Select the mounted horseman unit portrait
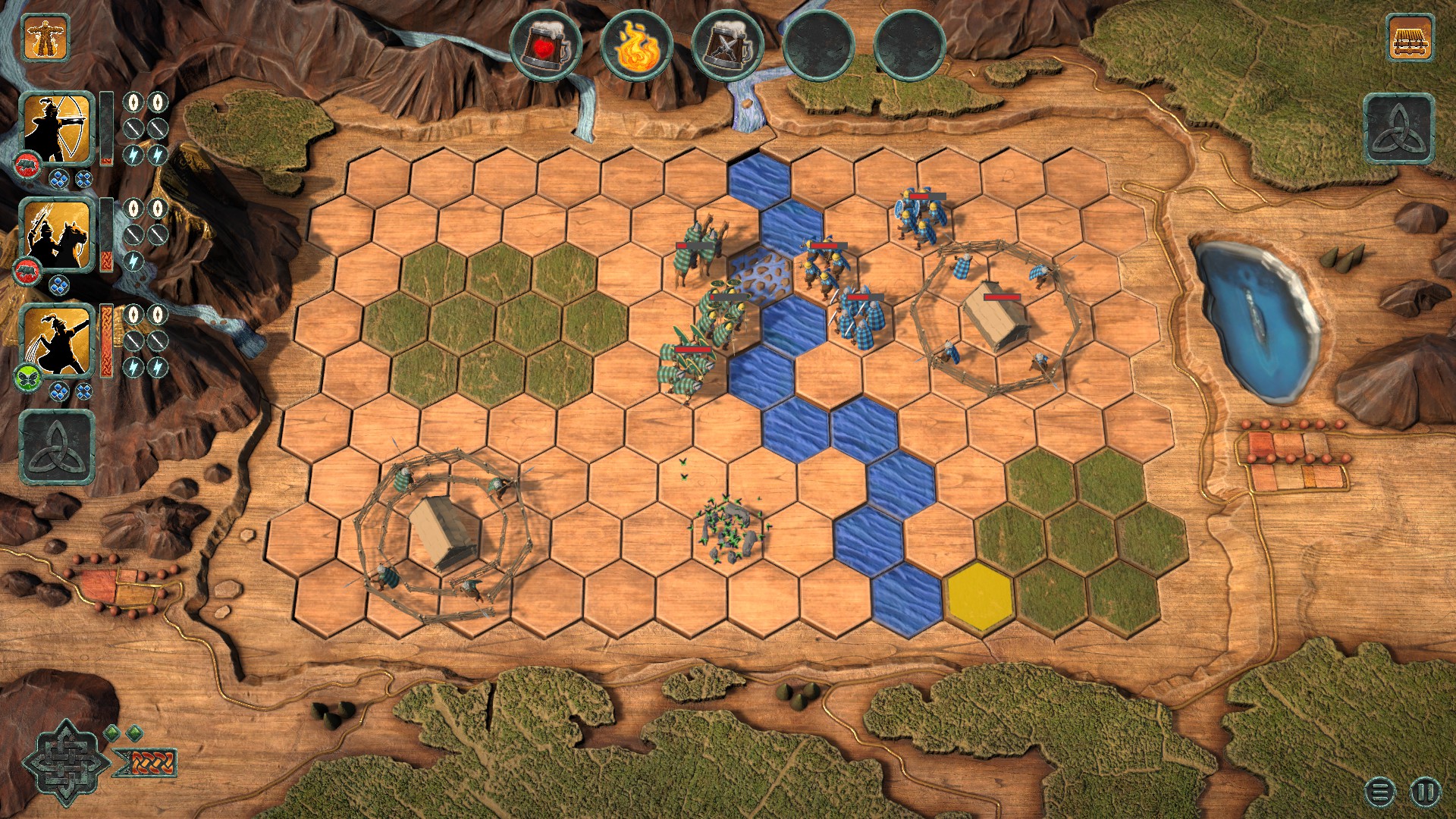The width and height of the screenshot is (1456, 819). tap(57, 234)
